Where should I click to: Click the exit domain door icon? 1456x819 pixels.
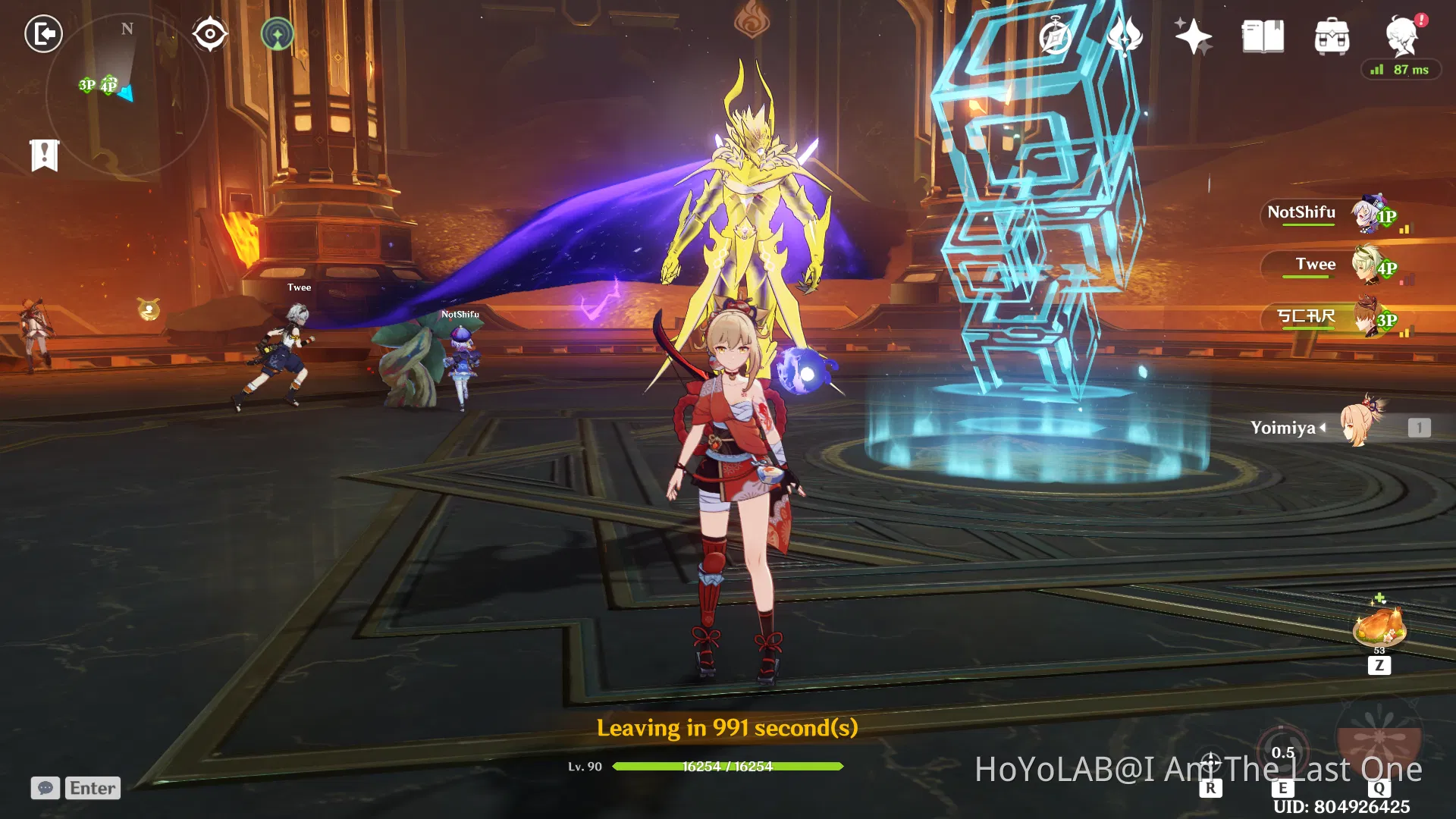coord(43,33)
